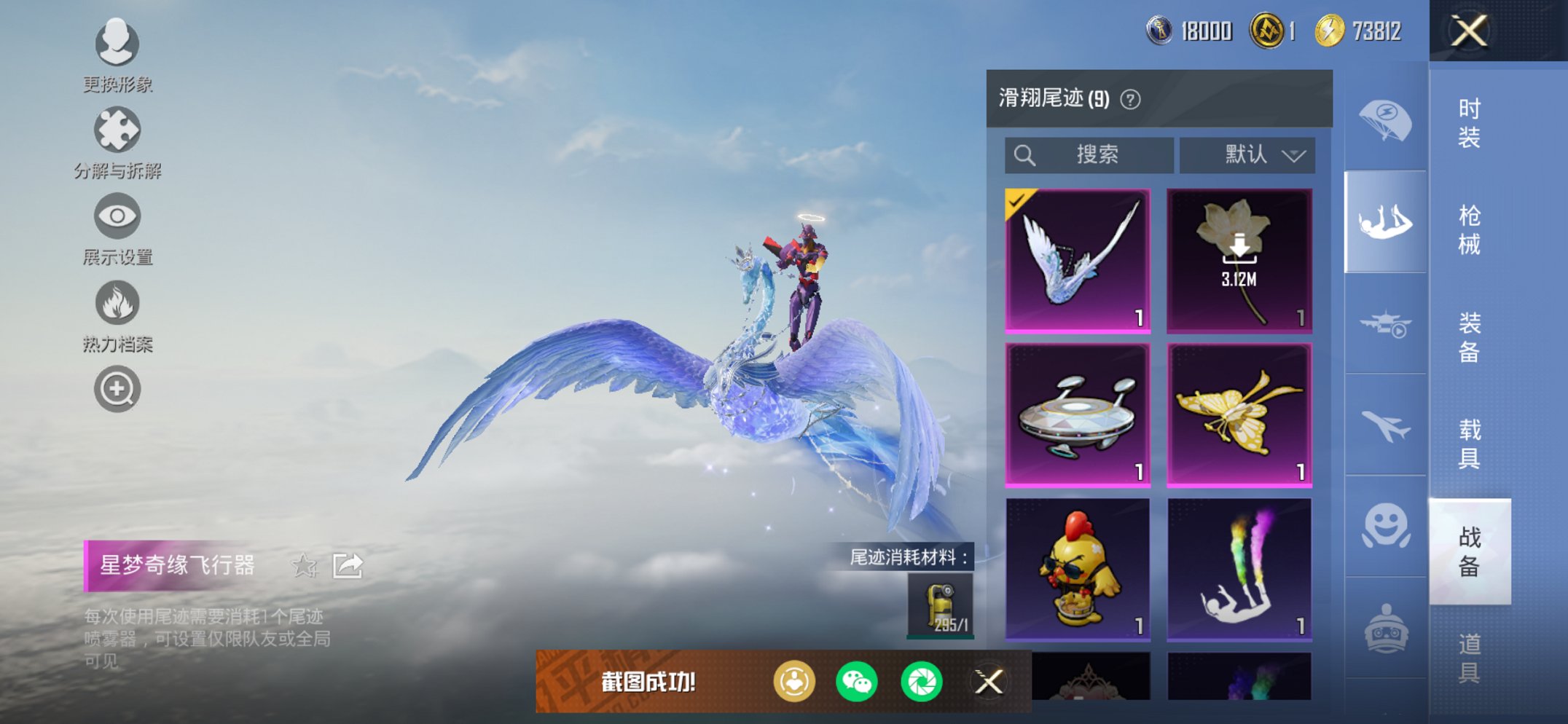
Task: Open the vehicle playback icon below the glider tab
Action: click(1384, 320)
